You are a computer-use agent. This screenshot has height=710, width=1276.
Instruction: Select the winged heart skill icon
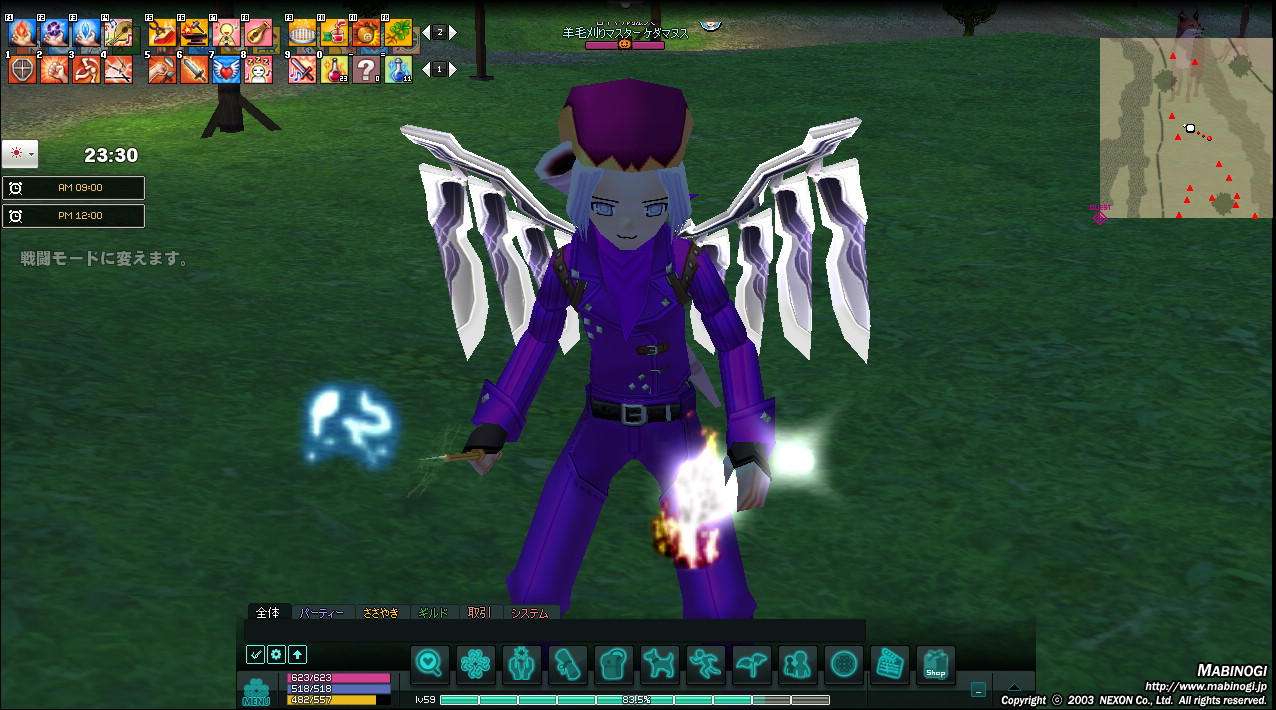[226, 70]
